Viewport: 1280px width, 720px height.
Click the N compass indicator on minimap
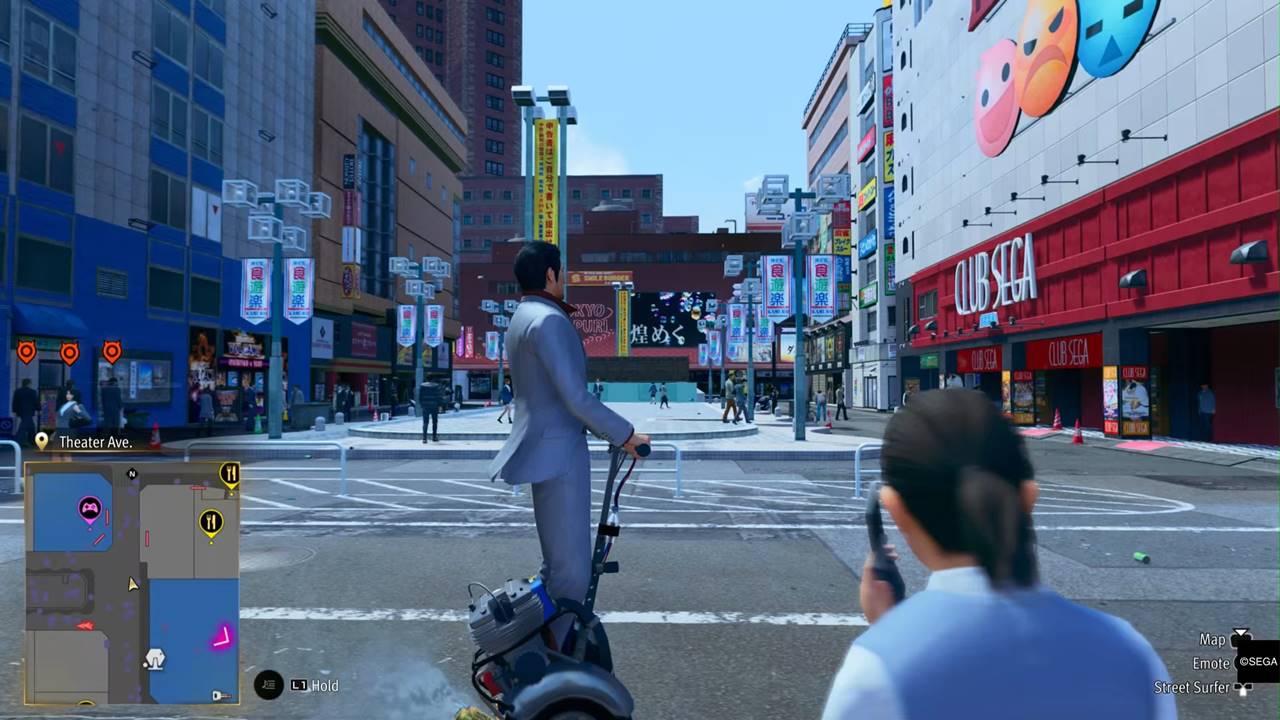[x=132, y=474]
